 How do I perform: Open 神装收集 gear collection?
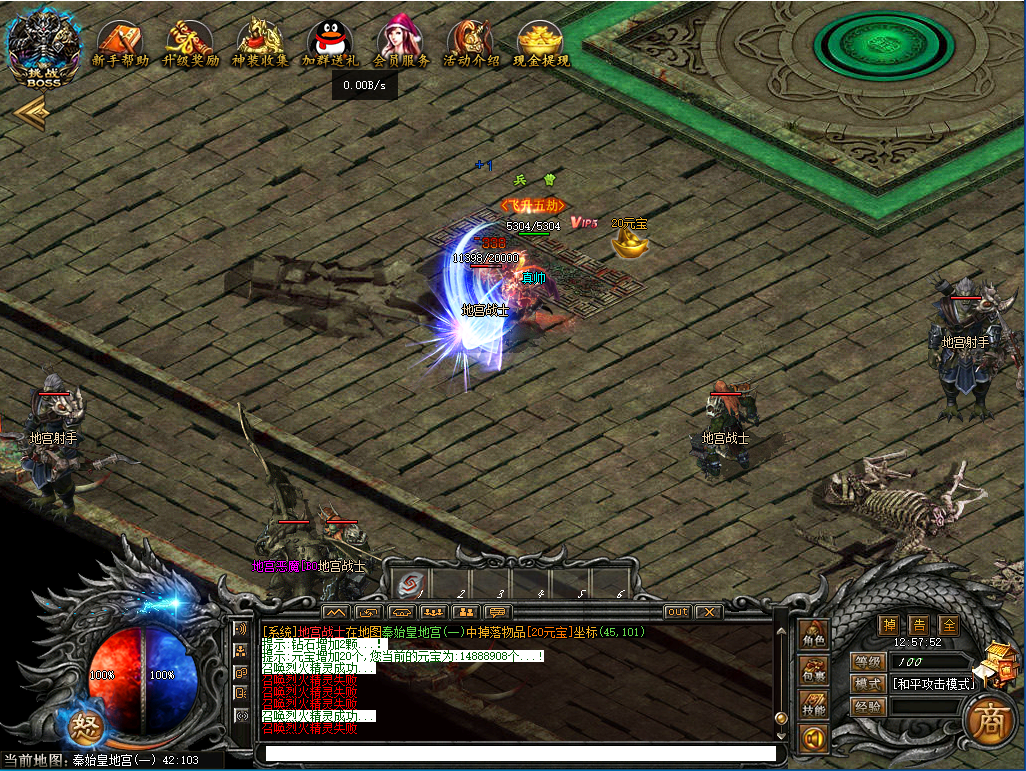(260, 43)
